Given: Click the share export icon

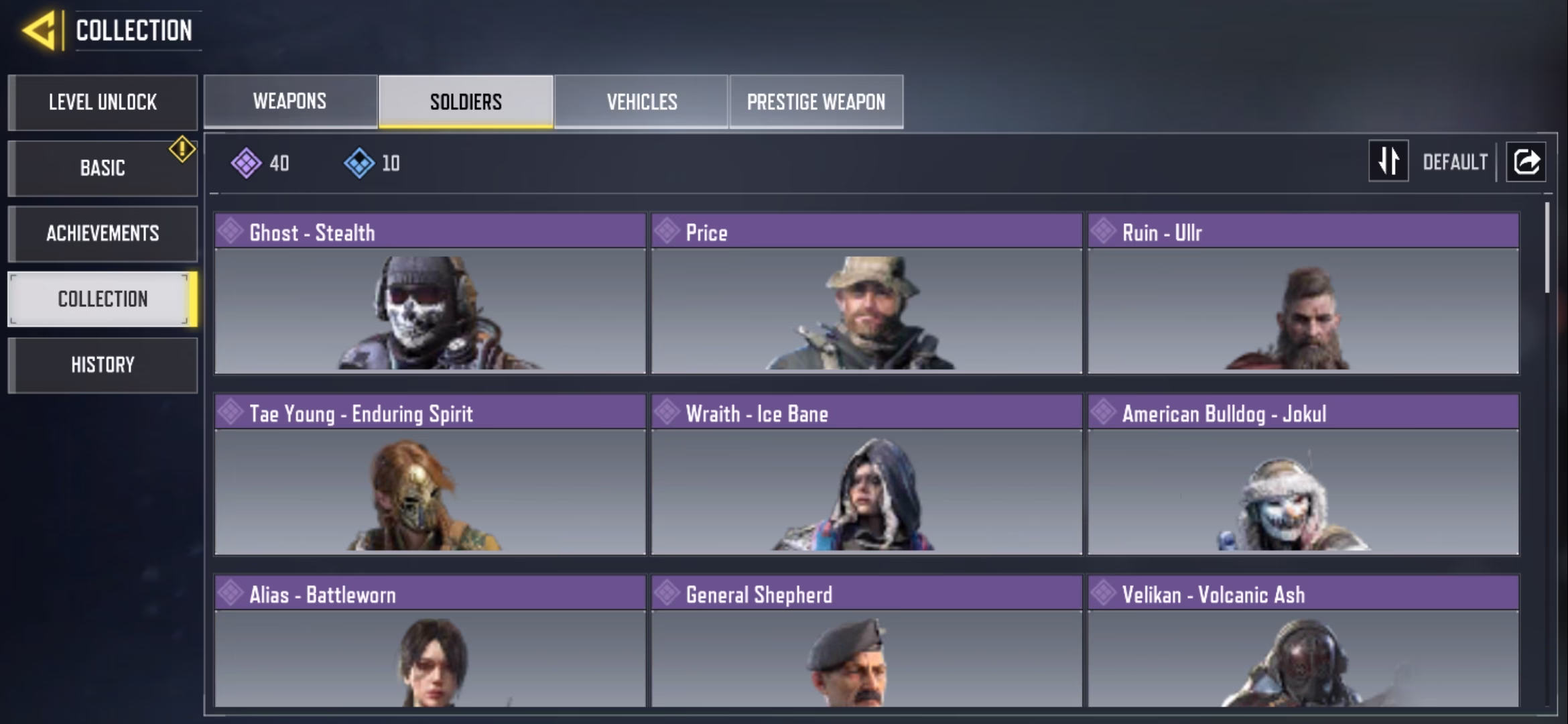Looking at the screenshot, I should [1526, 162].
